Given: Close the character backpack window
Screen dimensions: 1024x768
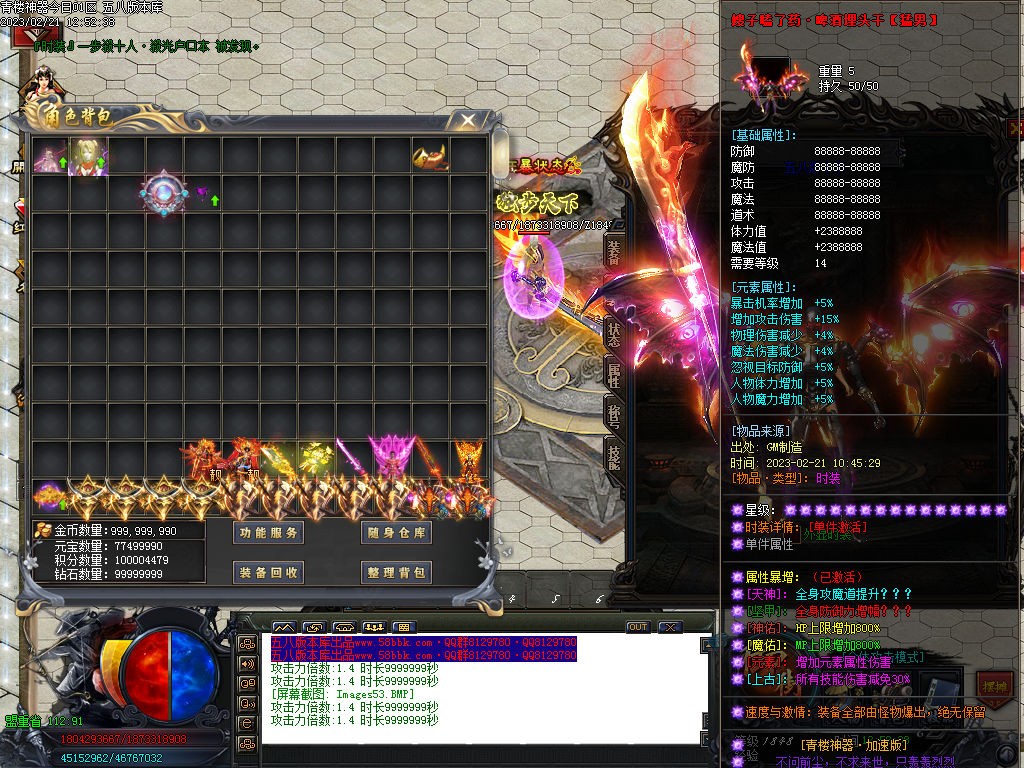Looking at the screenshot, I should [467, 121].
